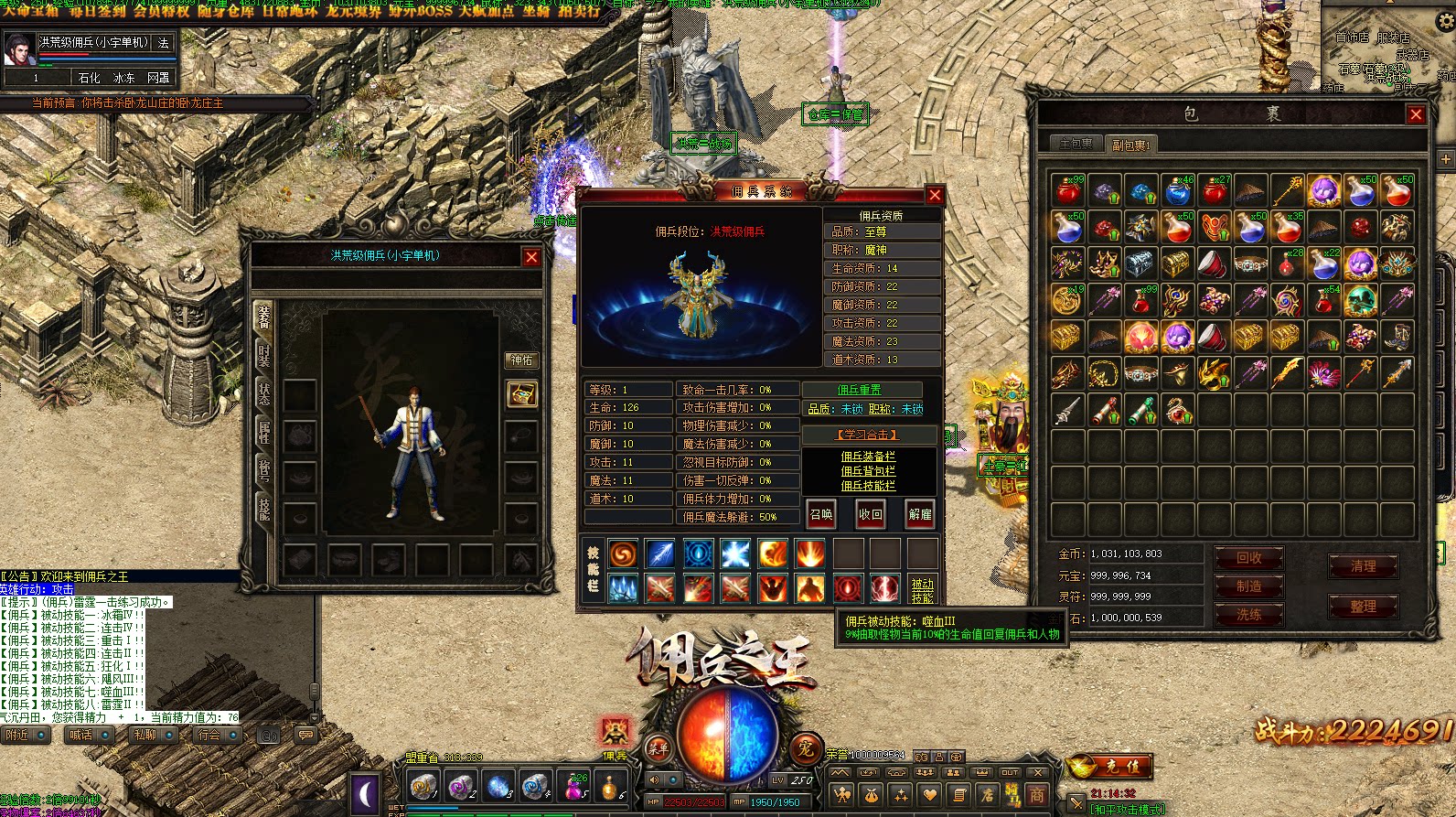Image resolution: width=1456 pixels, height=817 pixels.
Task: Select the red potion x99 in bag
Action: pos(1067,190)
